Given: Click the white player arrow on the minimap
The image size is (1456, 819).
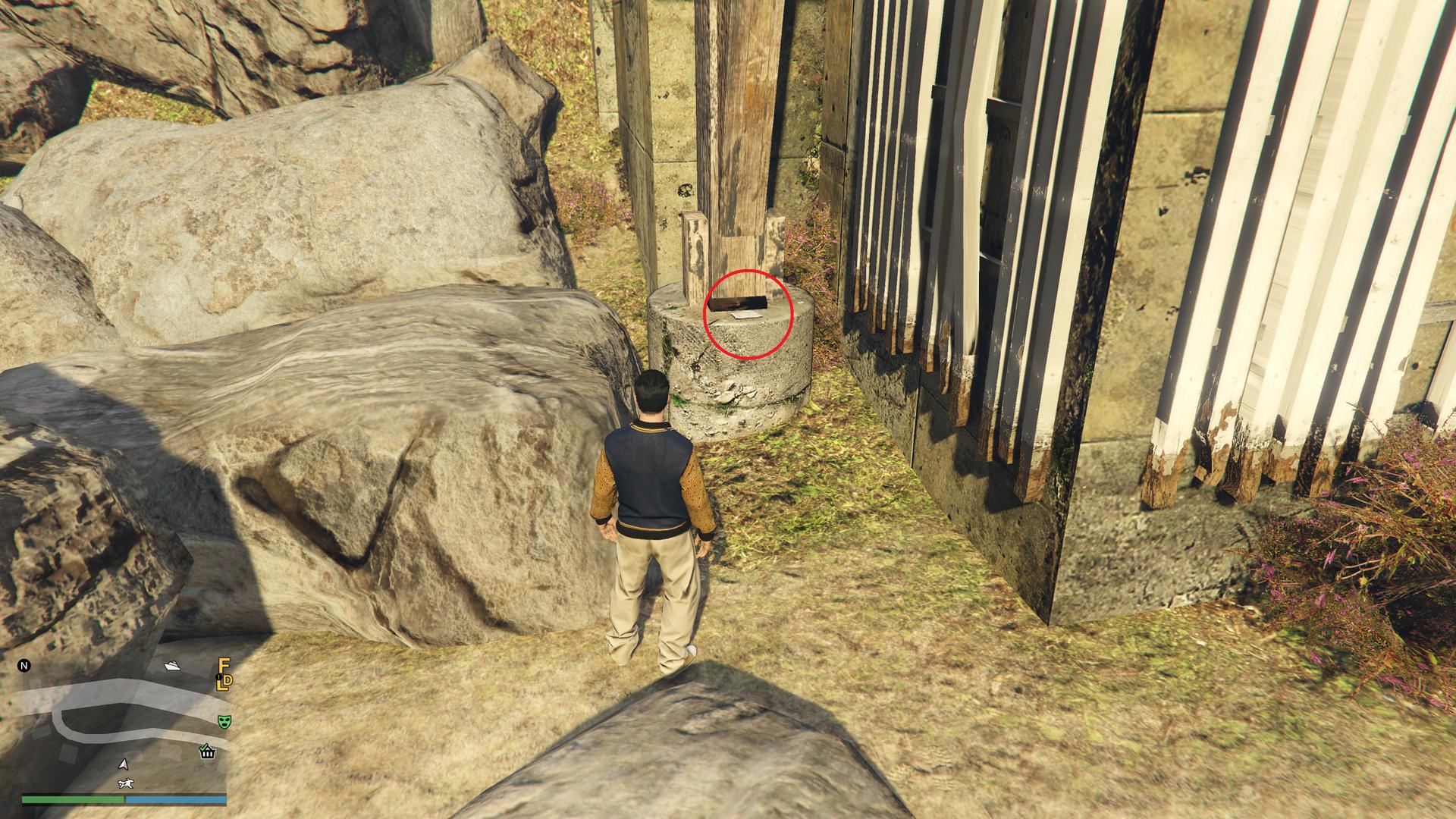Looking at the screenshot, I should click(124, 764).
